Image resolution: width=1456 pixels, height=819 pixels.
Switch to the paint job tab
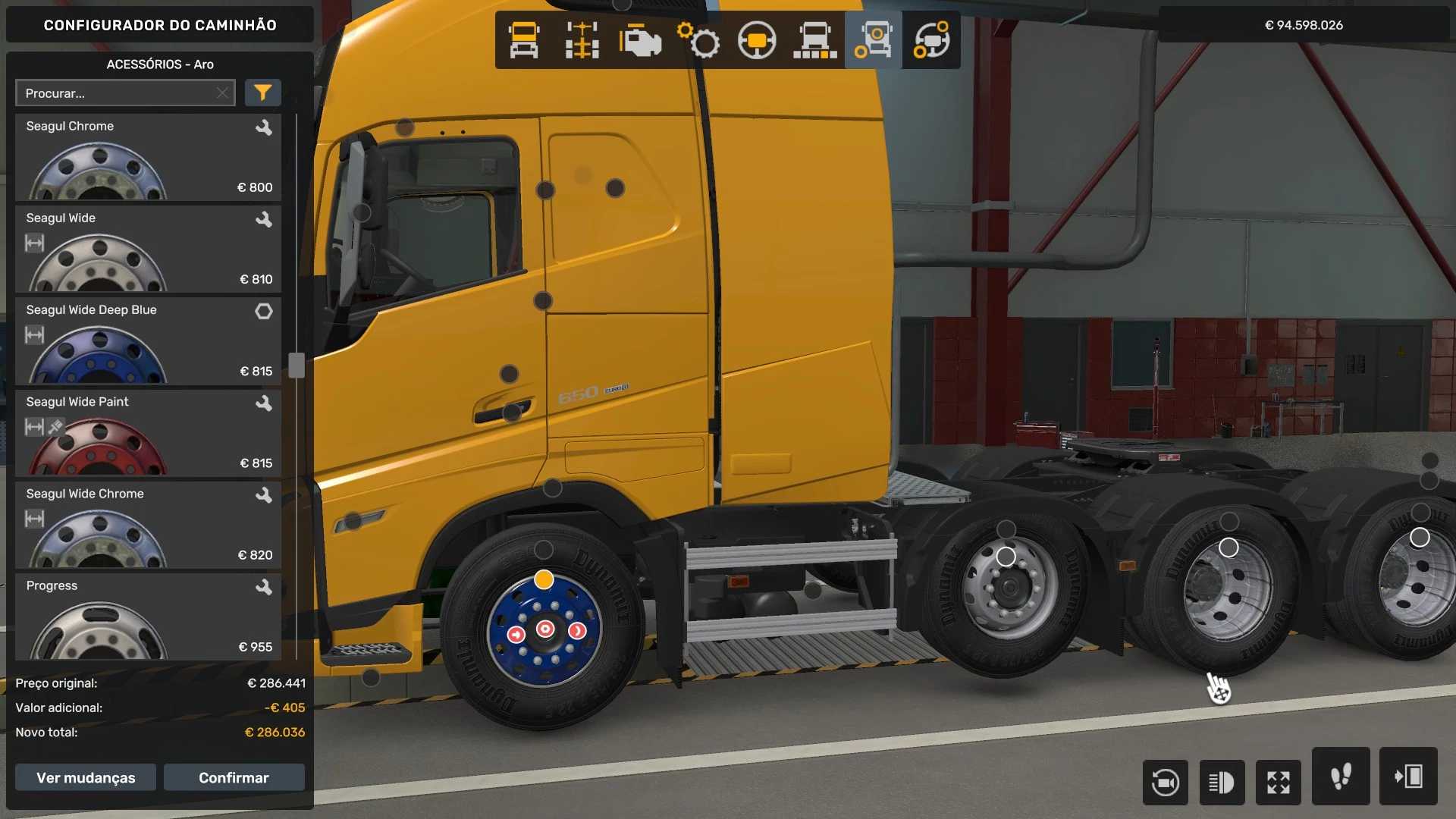coord(815,40)
